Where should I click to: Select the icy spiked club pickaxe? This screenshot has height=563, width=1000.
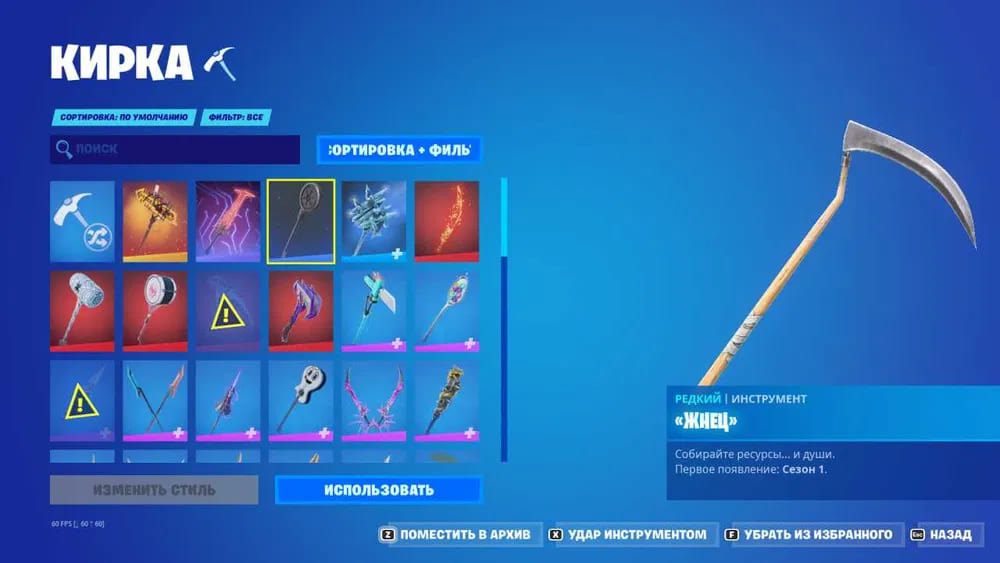(x=374, y=222)
